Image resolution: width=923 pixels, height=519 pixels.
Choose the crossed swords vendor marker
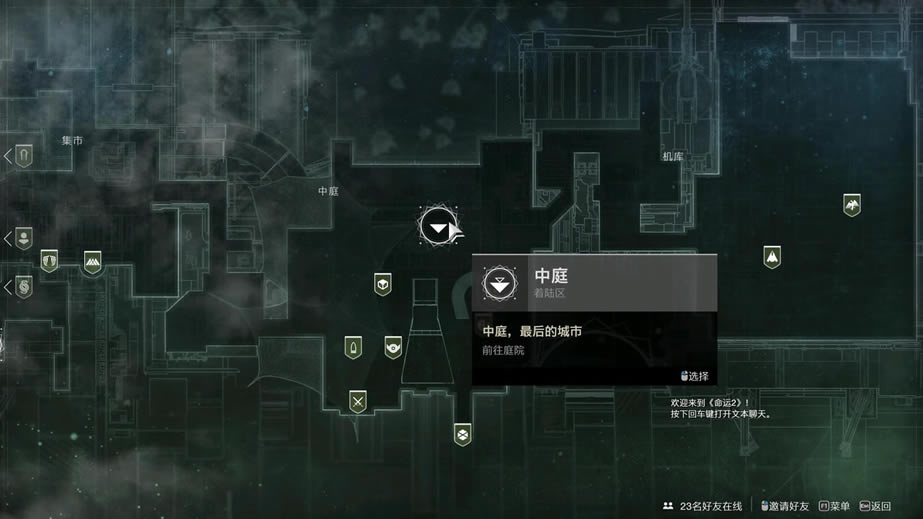[x=357, y=402]
